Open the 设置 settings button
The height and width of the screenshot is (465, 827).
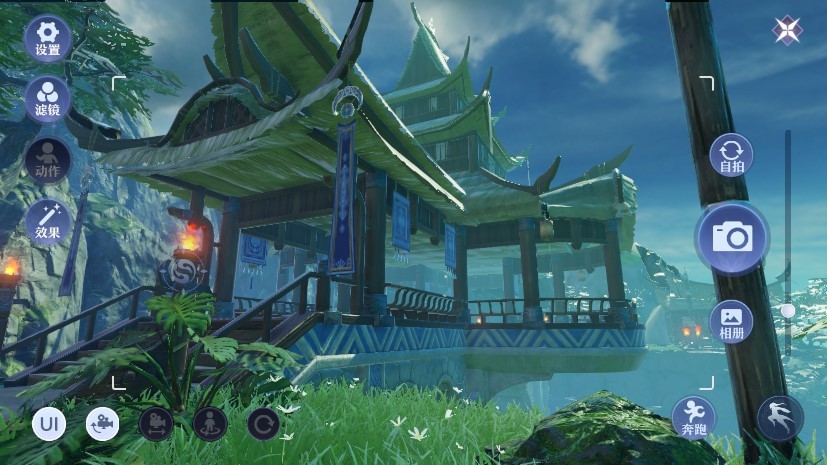click(47, 38)
